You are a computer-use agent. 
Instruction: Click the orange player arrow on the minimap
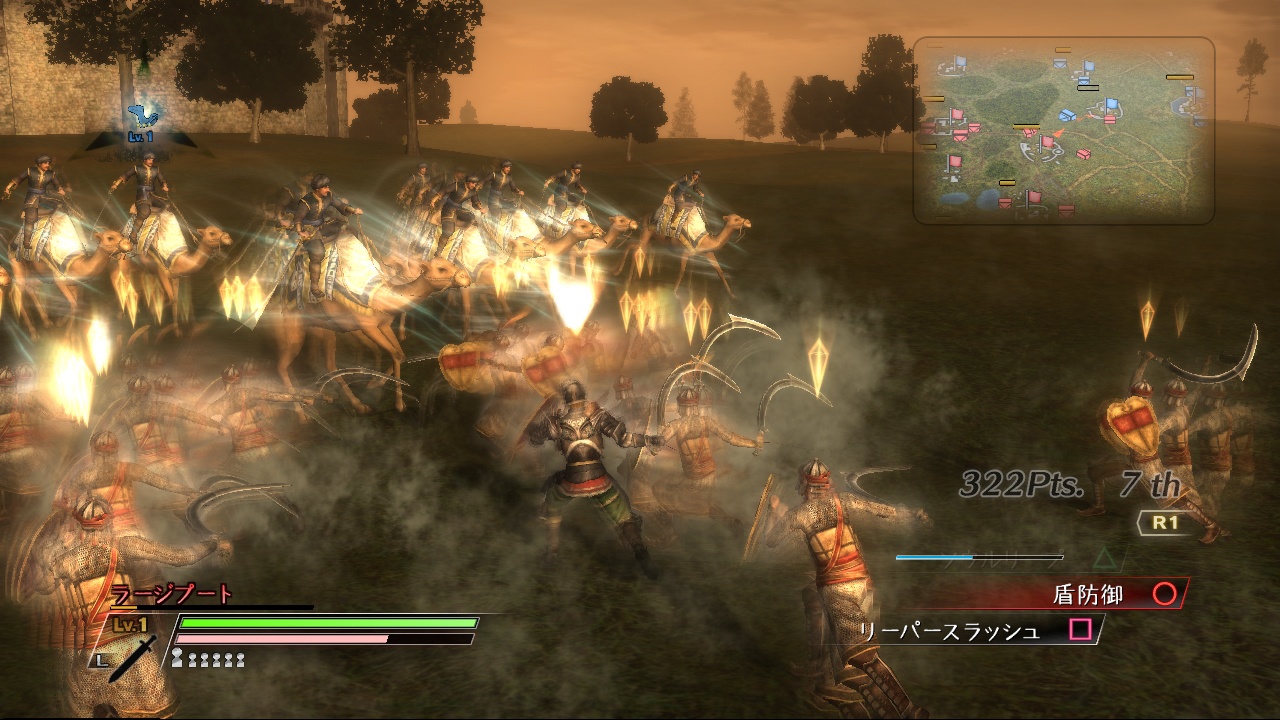pyautogui.click(x=1057, y=134)
